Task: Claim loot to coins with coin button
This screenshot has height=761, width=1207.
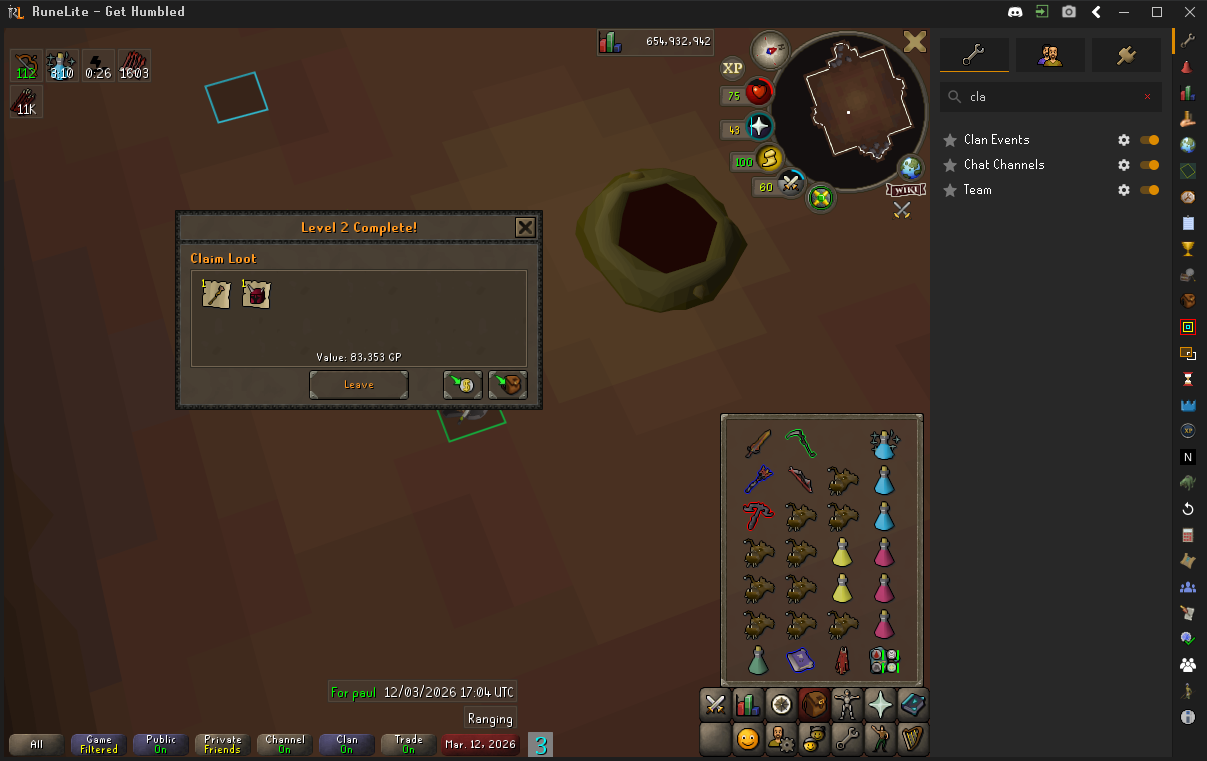Action: [463, 385]
